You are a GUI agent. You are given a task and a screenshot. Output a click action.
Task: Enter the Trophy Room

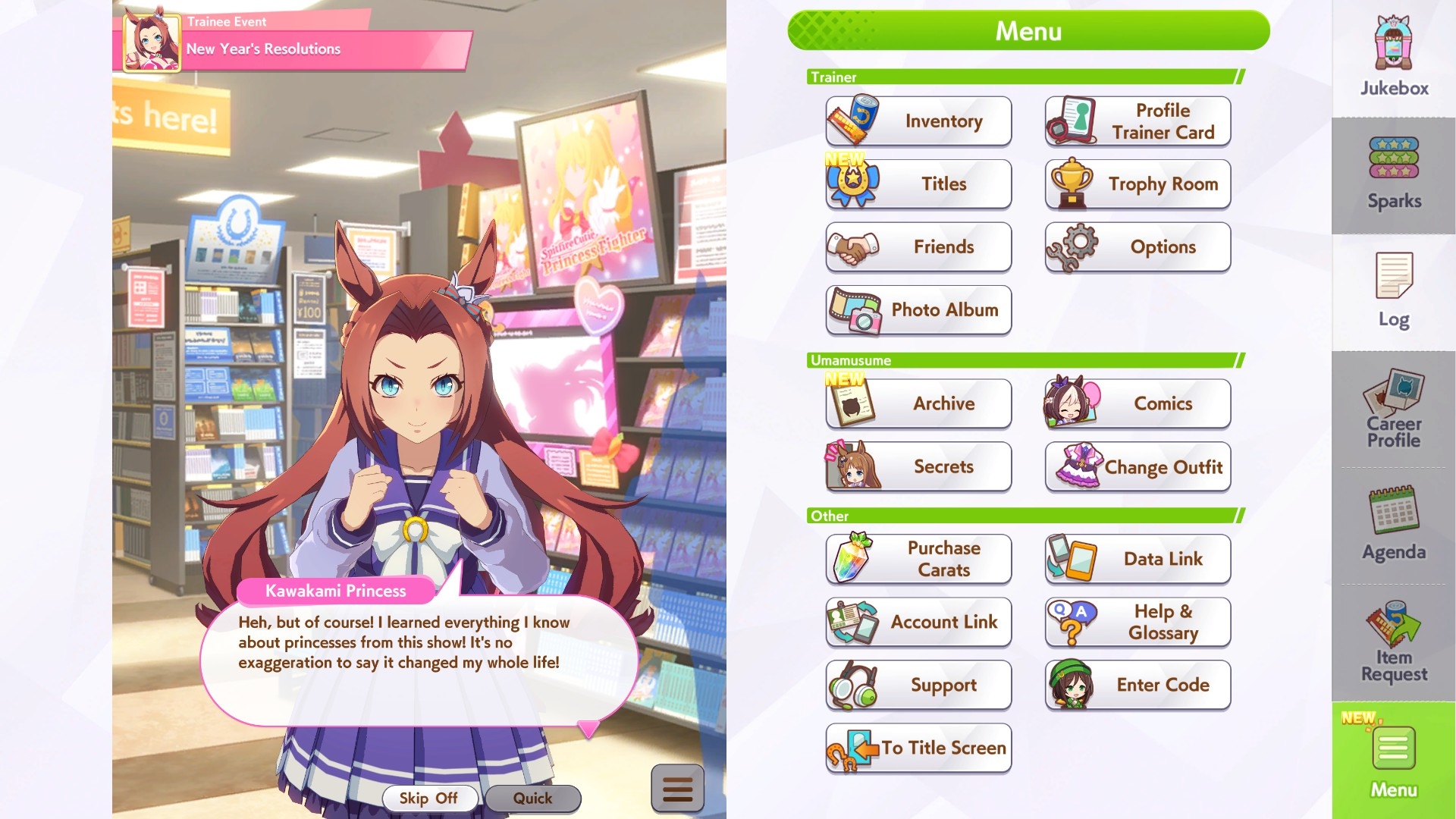click(1137, 184)
